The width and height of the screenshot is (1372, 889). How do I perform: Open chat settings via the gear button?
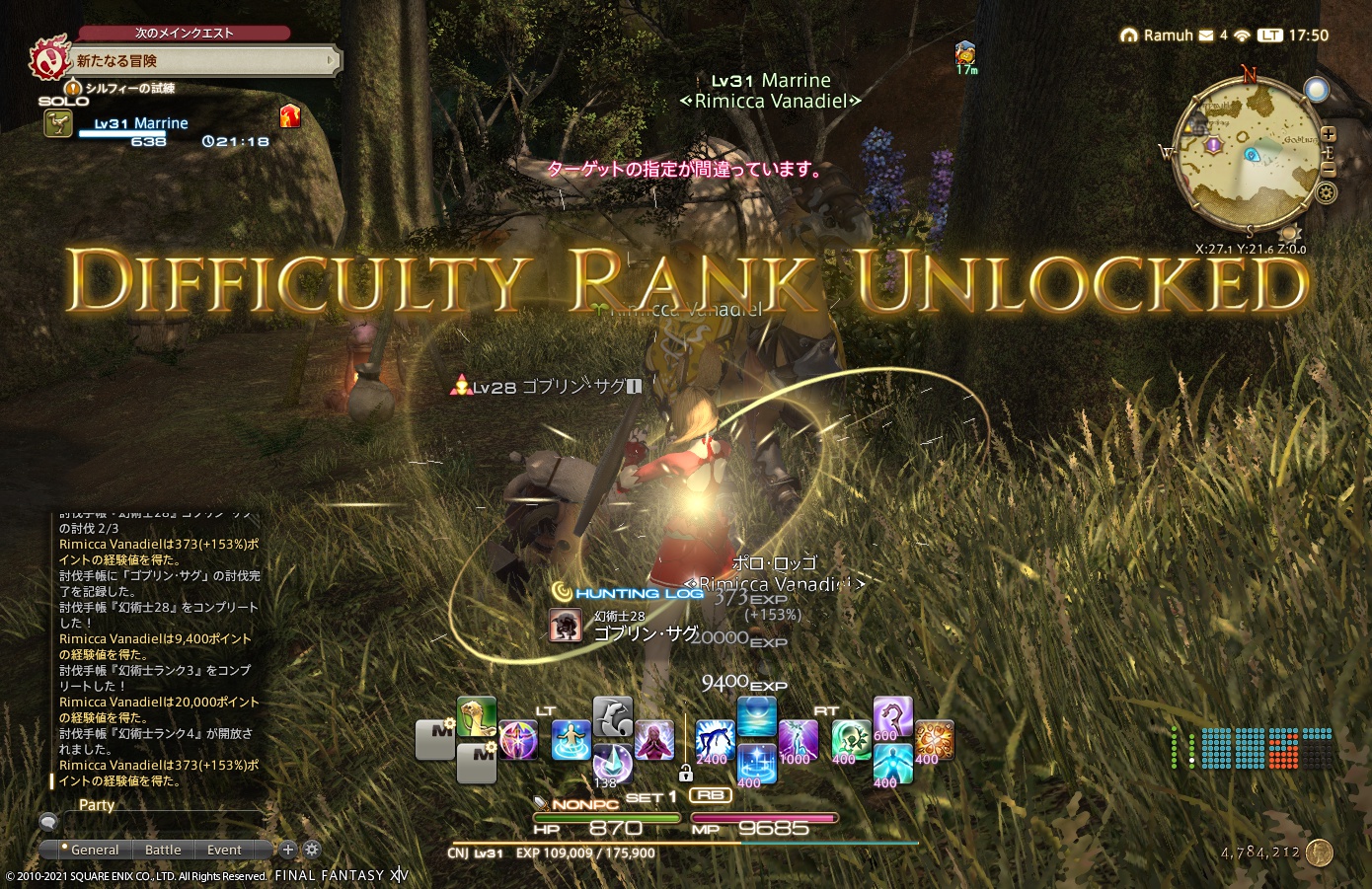pos(311,850)
